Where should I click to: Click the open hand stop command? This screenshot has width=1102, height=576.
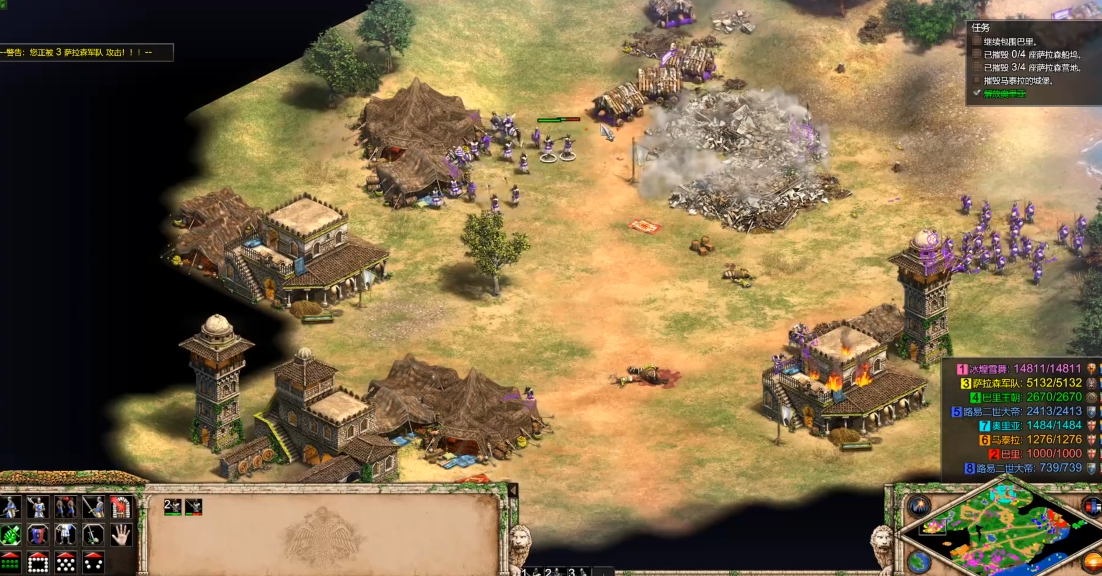pyautogui.click(x=121, y=534)
